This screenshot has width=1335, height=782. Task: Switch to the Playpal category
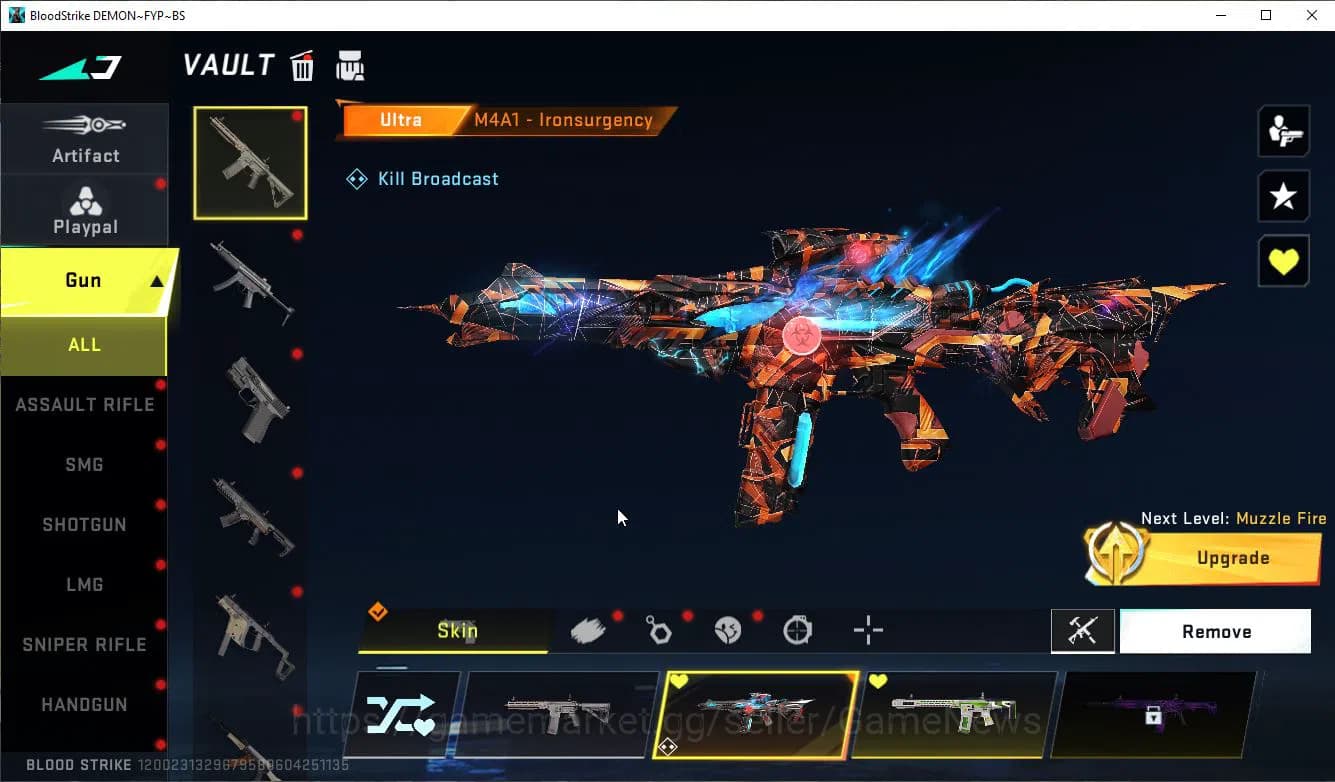pyautogui.click(x=85, y=211)
